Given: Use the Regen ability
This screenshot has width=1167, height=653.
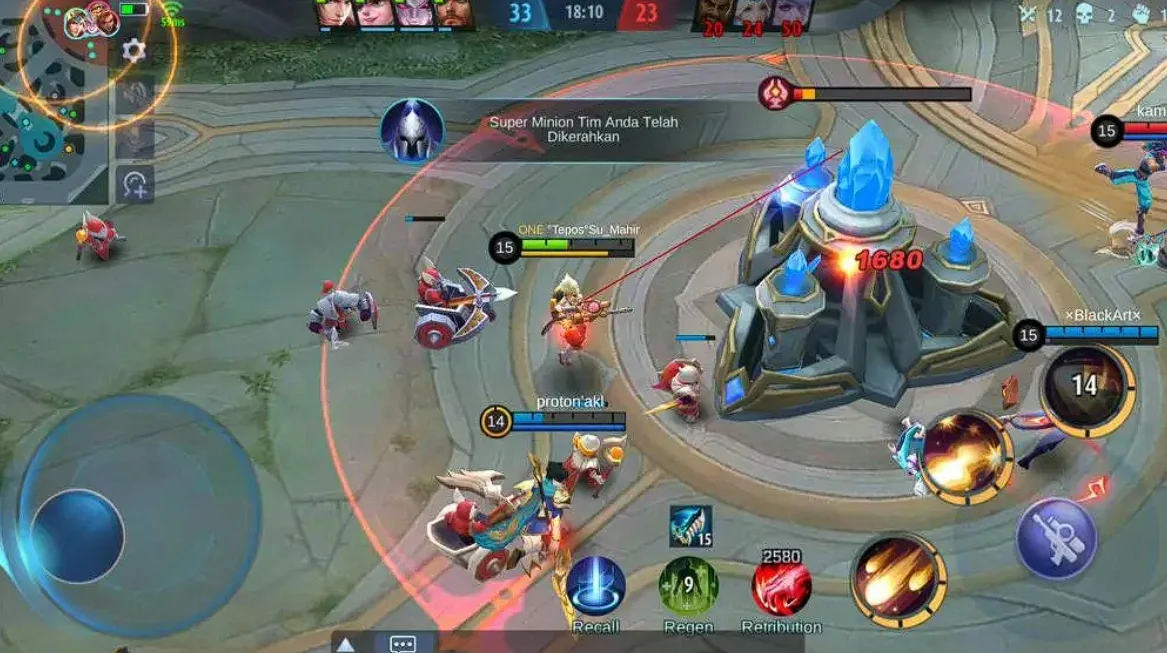Looking at the screenshot, I should (x=688, y=586).
